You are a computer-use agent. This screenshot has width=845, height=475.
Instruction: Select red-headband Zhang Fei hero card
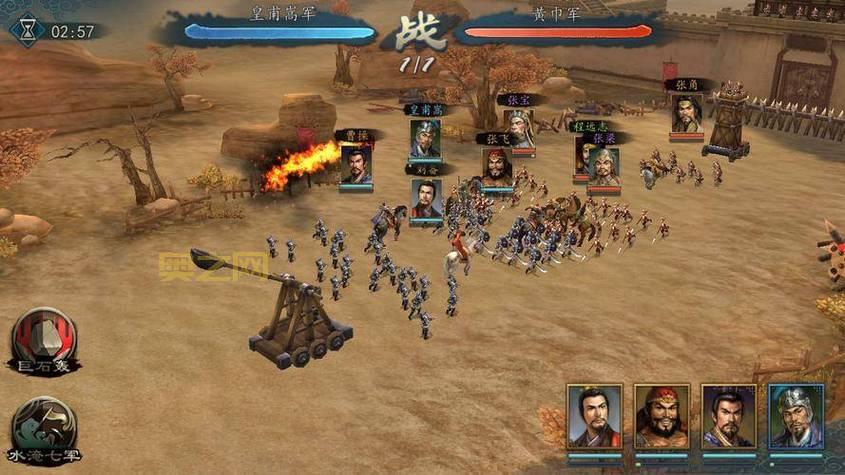point(662,415)
